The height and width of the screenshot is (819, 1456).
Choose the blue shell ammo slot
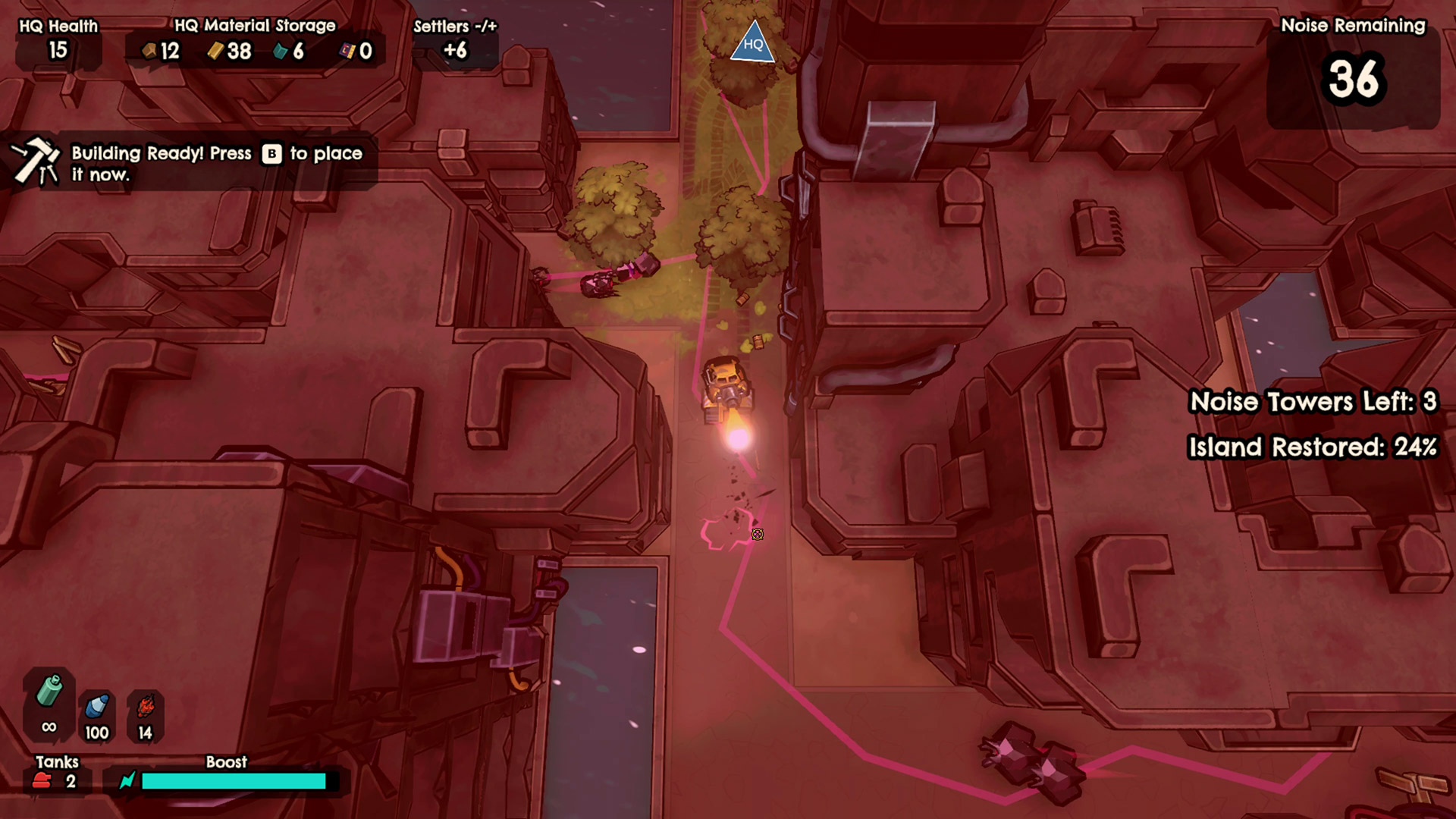point(96,707)
